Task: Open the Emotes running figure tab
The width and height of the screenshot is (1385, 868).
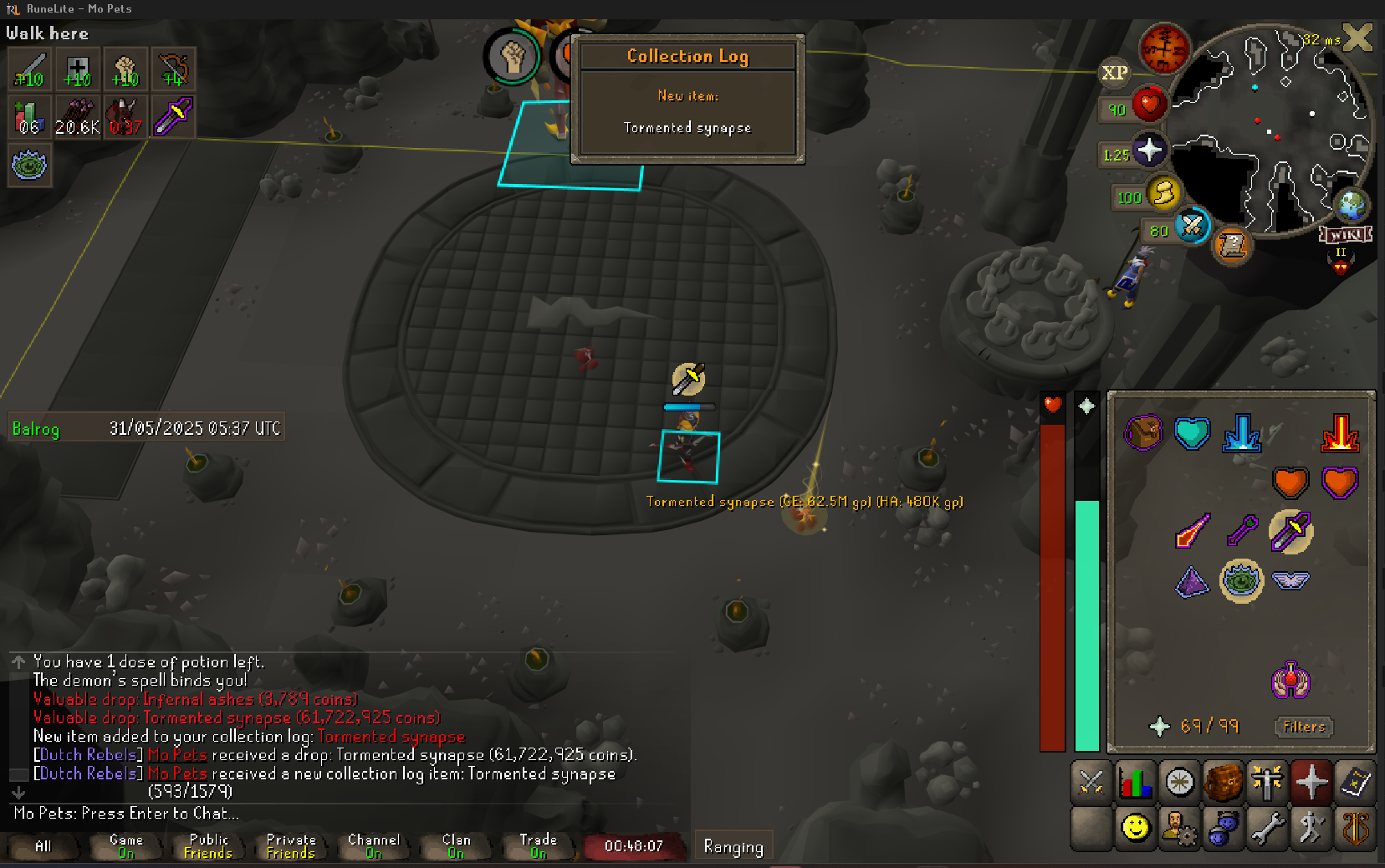Action: tap(1311, 828)
